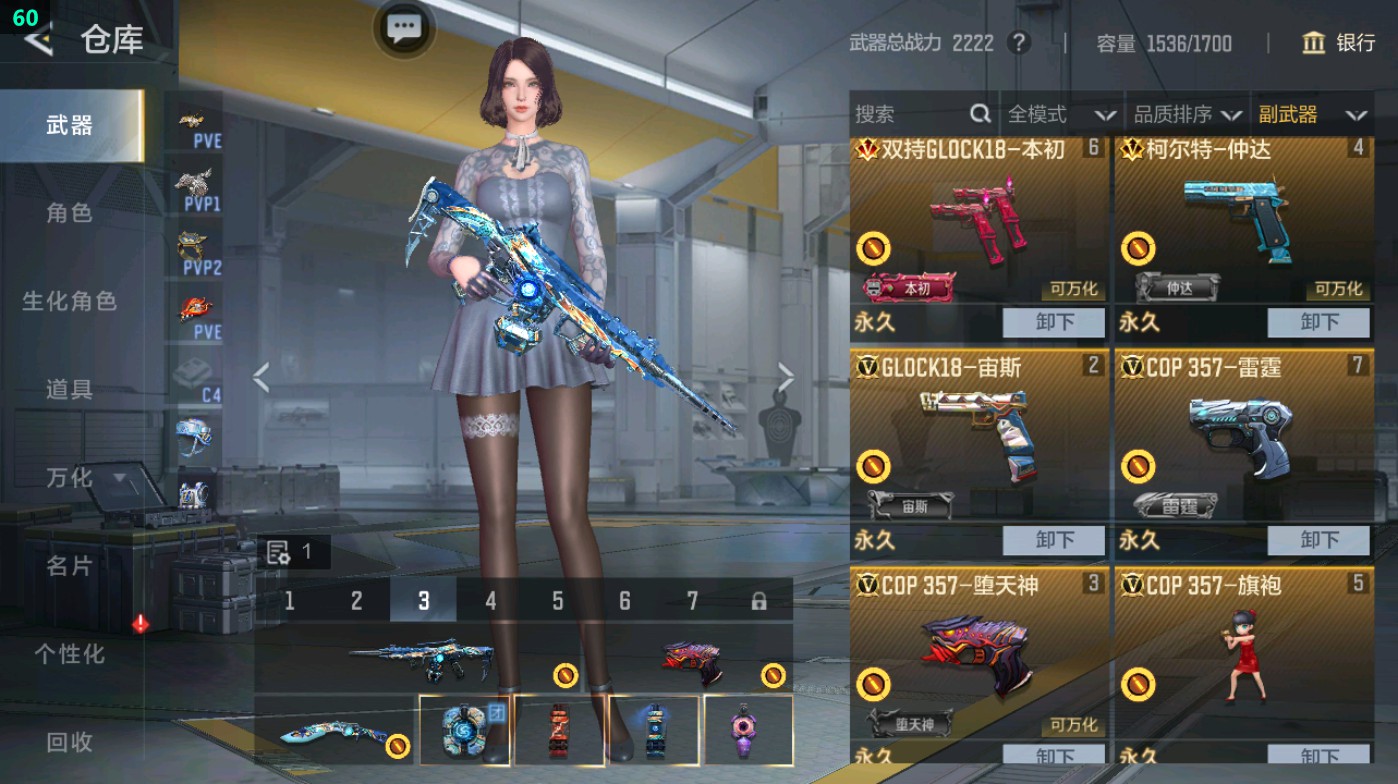Viewport: 1398px width, 784px height.
Task: Switch to the 生化角色 tab
Action: (69, 301)
